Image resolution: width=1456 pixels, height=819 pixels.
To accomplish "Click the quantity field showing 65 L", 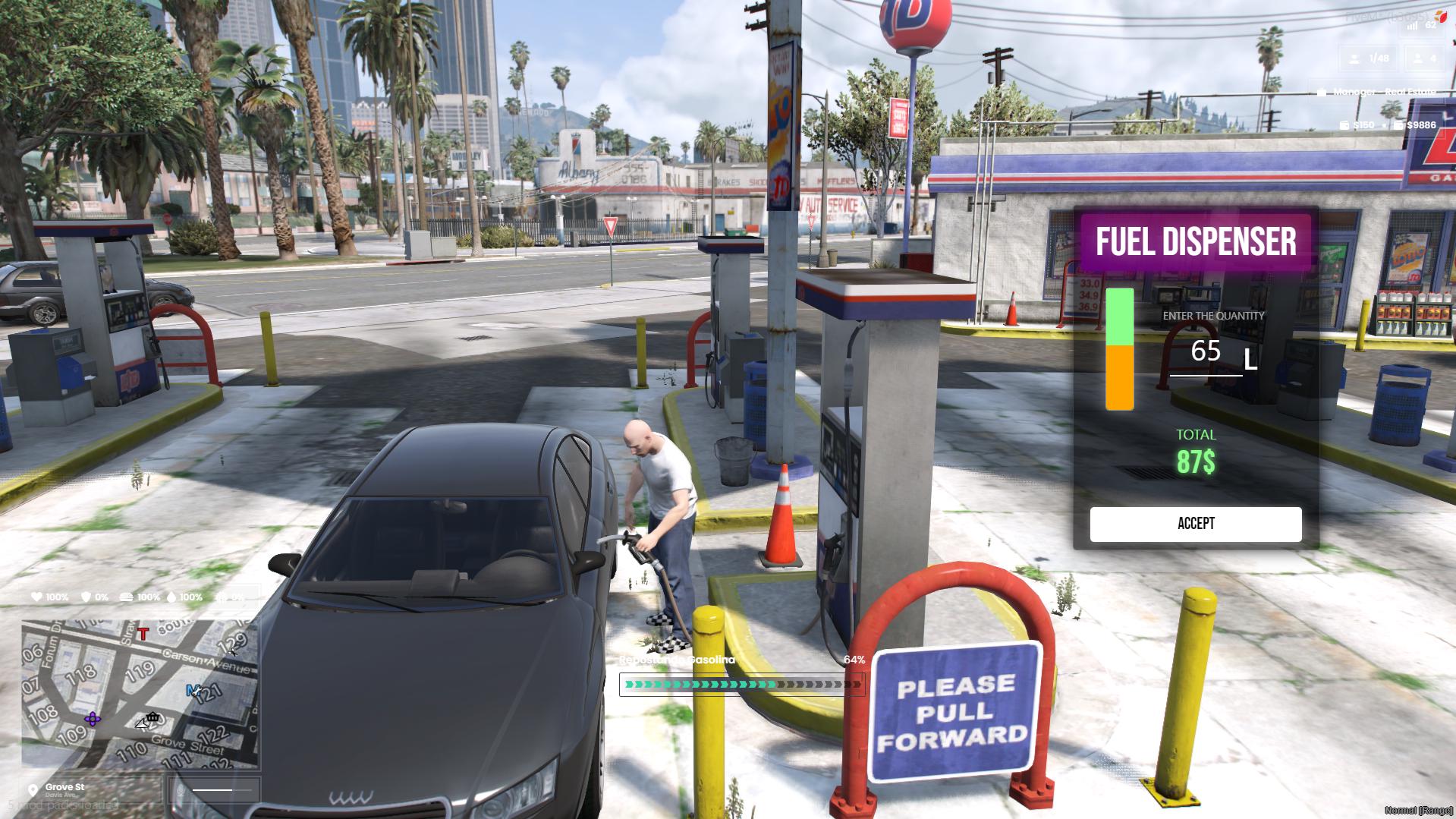I will tap(1206, 351).
